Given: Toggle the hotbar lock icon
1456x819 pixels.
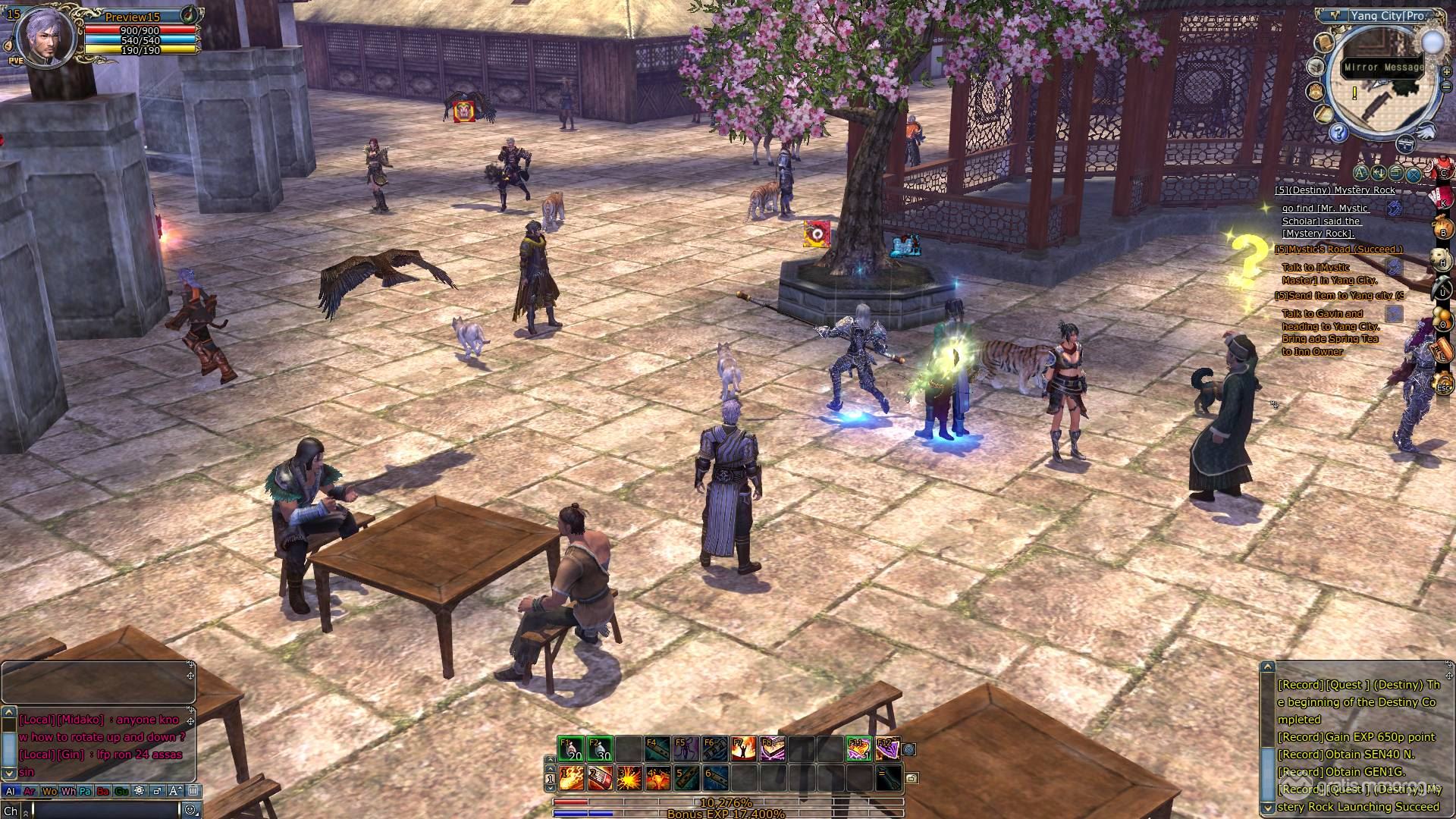Looking at the screenshot, I should pos(912,778).
